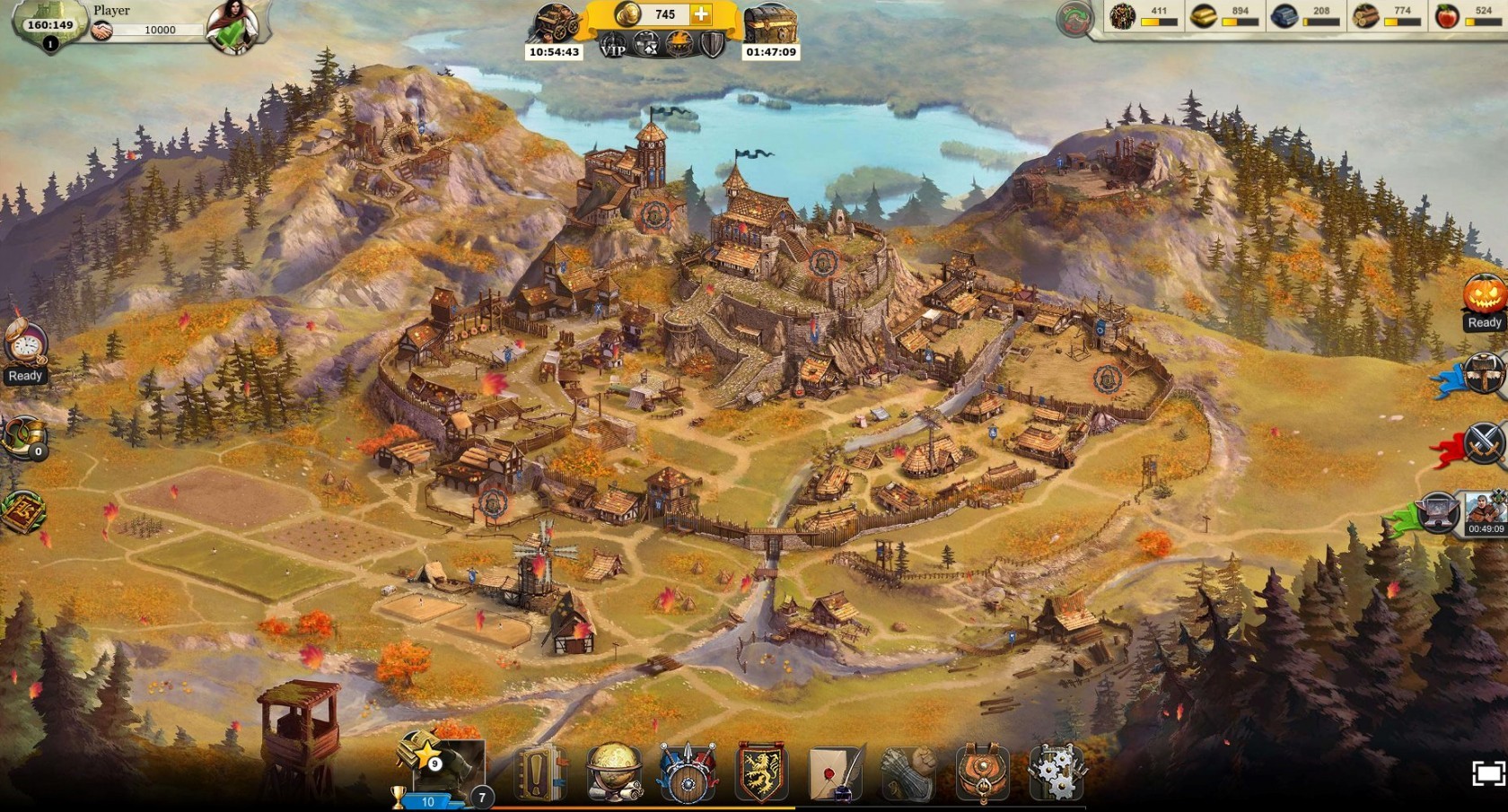Collect the pocket watch Ready bonus
Image resolution: width=1508 pixels, height=812 pixels.
pos(25,345)
